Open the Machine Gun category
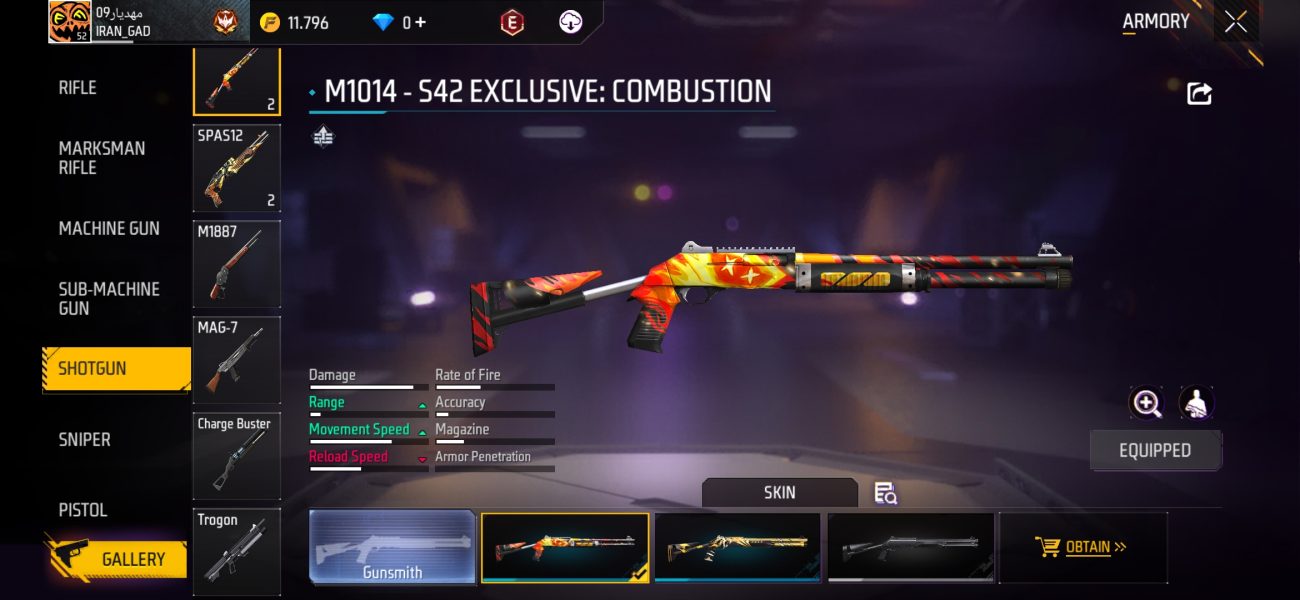 109,228
